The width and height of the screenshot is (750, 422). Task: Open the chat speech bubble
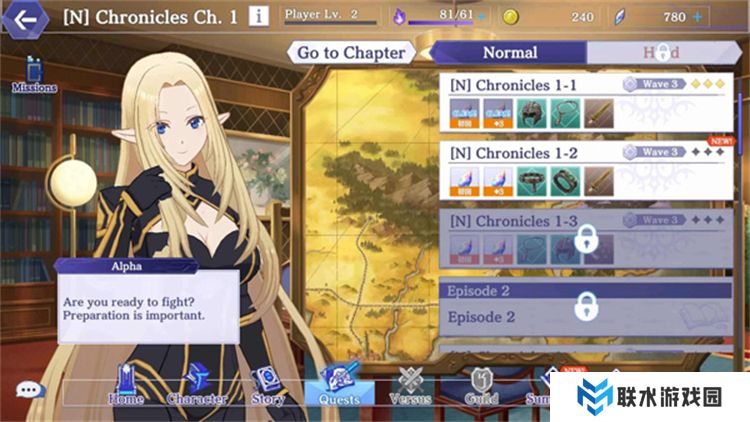point(30,390)
